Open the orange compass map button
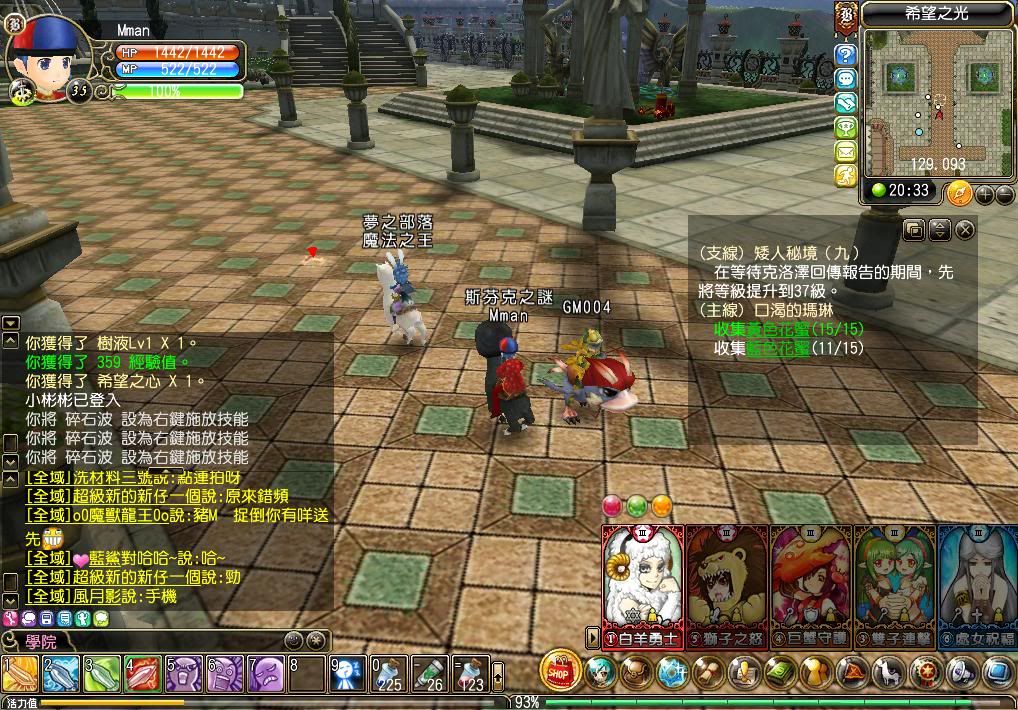 tap(960, 192)
